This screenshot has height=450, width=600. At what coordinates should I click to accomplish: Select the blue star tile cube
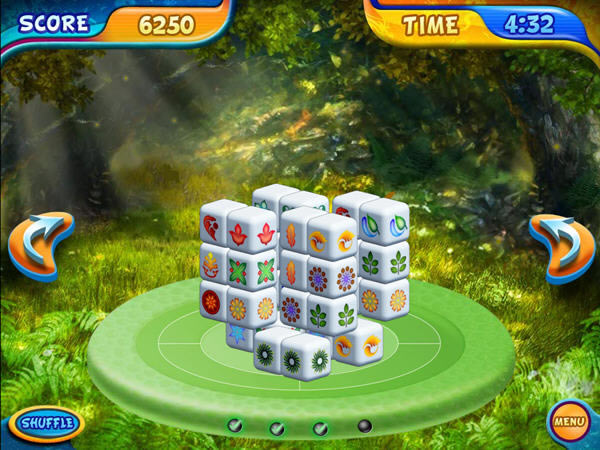[x=238, y=333]
